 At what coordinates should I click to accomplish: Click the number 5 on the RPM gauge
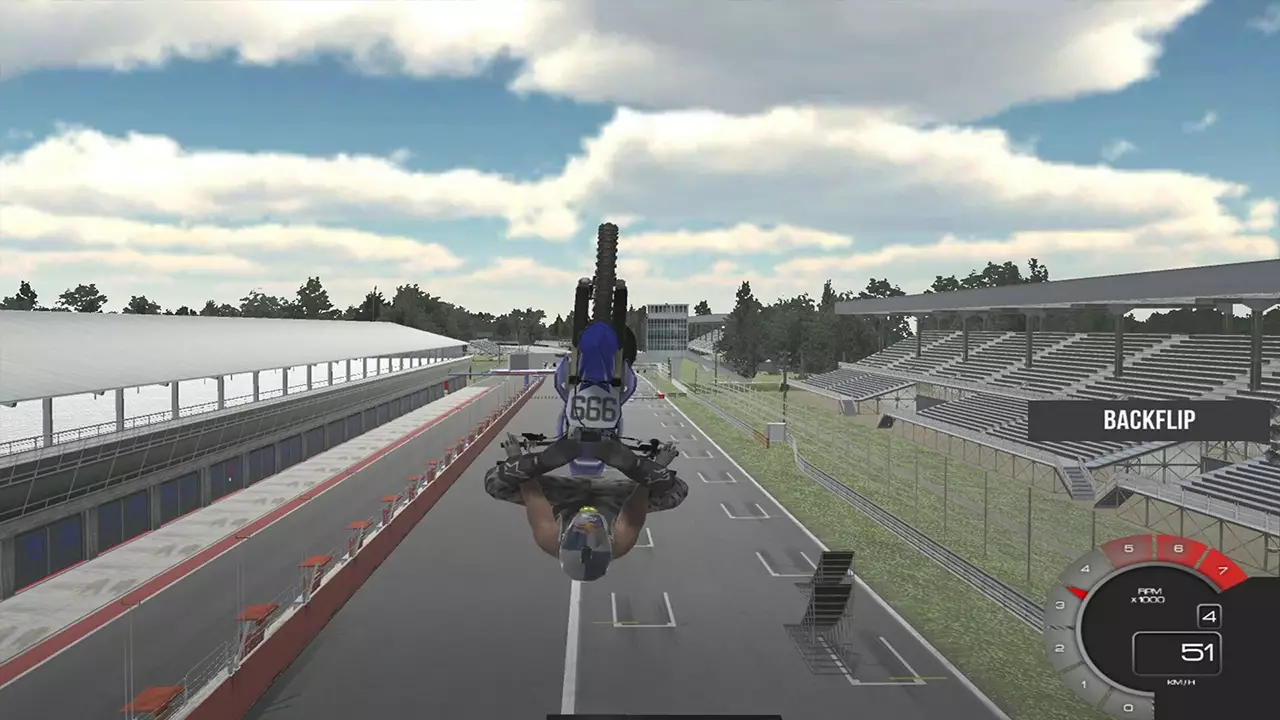[x=1128, y=547]
